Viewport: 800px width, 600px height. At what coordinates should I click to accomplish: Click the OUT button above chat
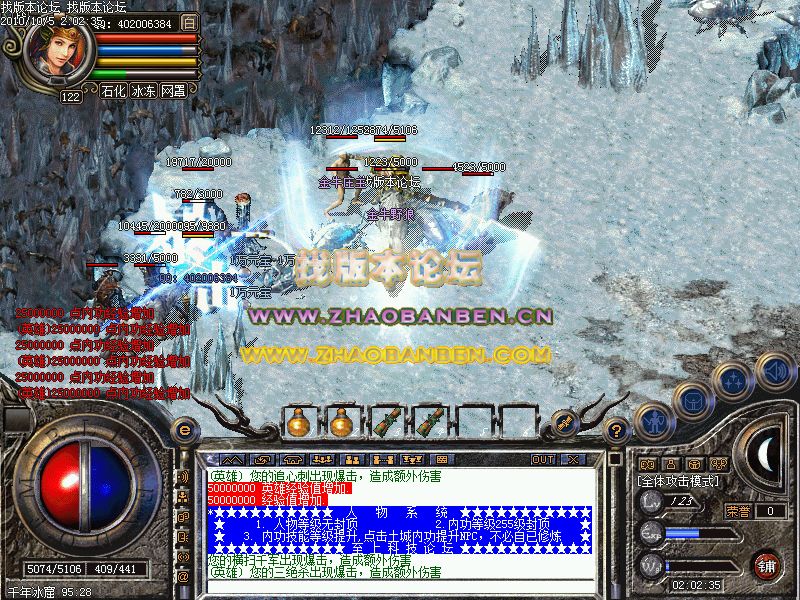click(542, 459)
